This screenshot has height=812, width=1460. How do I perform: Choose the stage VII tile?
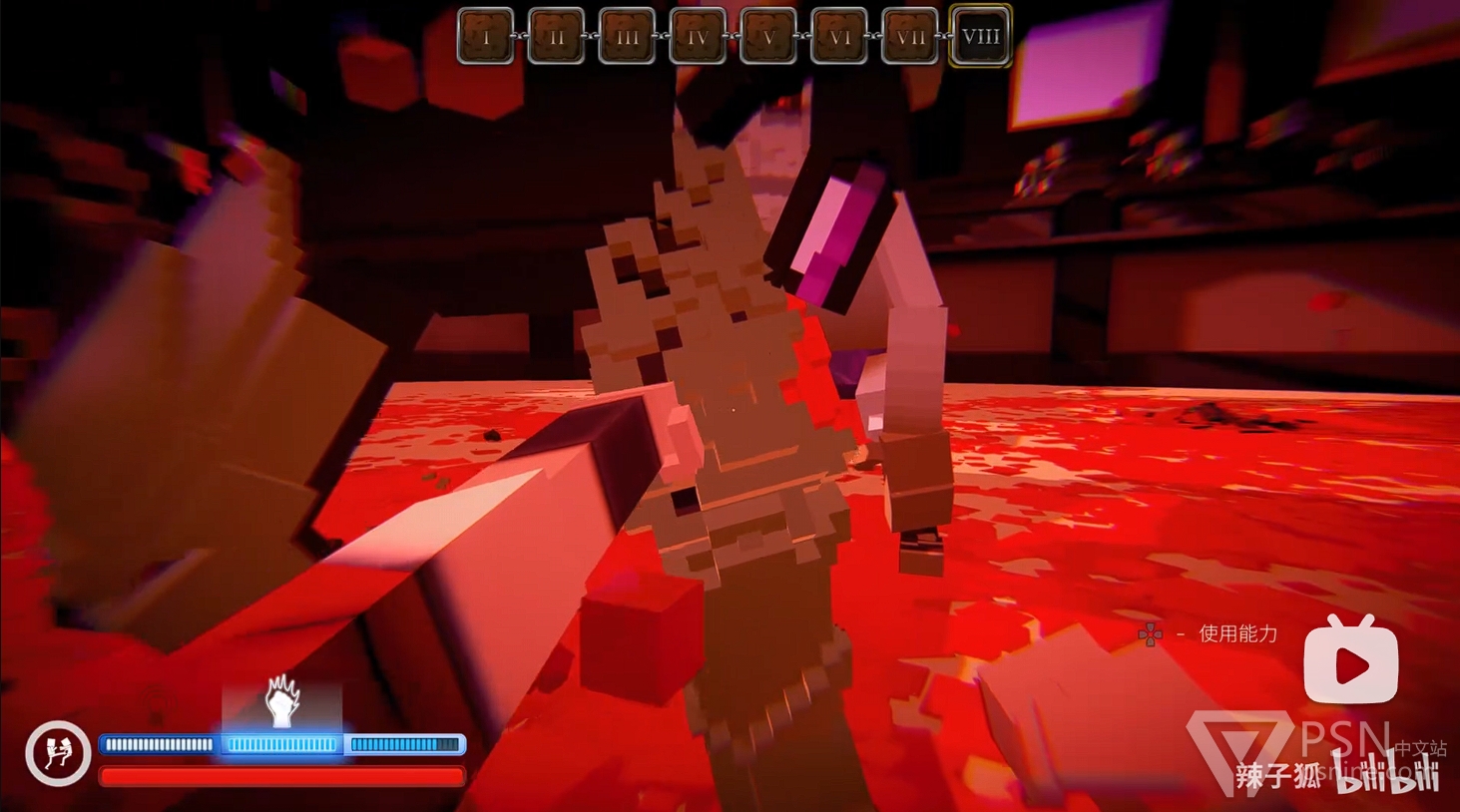910,37
